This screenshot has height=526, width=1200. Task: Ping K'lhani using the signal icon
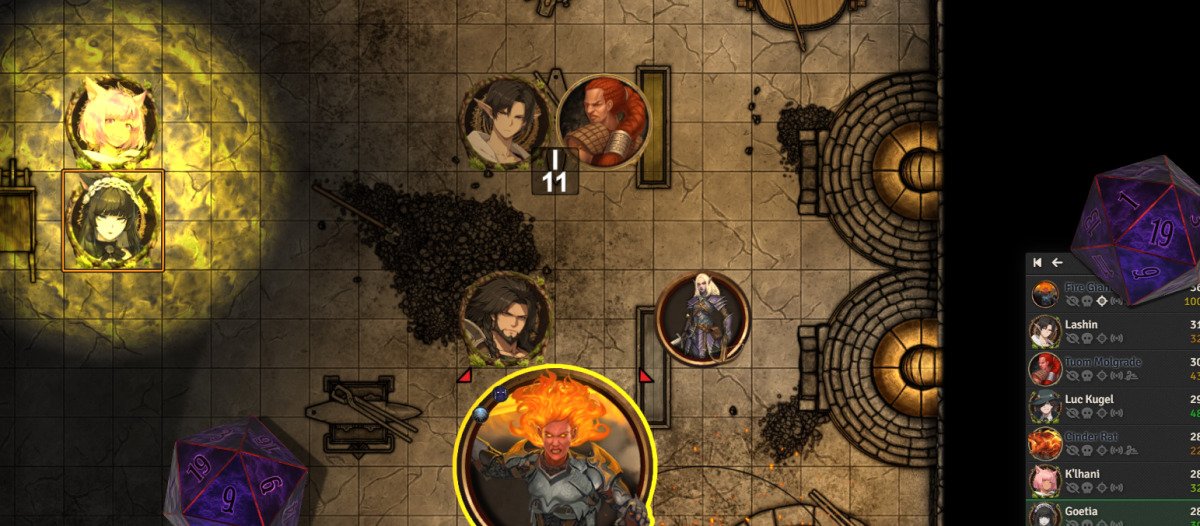1116,488
